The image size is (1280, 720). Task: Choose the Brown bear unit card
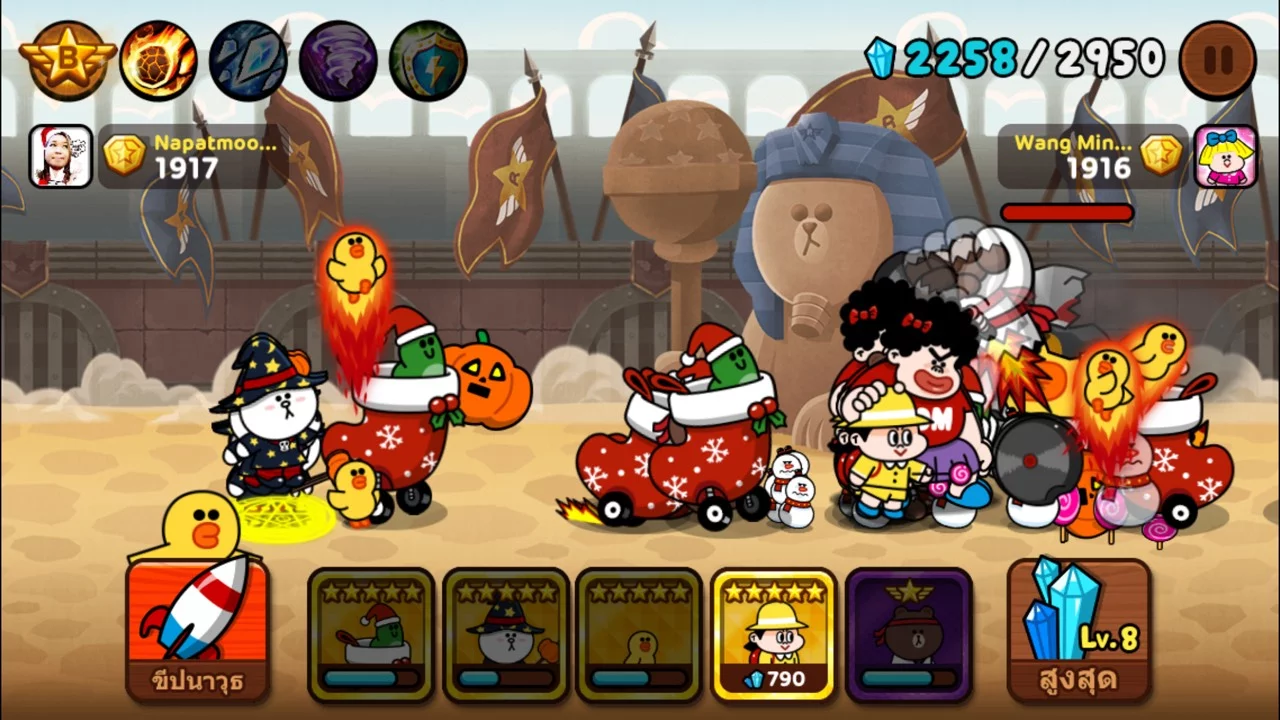point(908,633)
